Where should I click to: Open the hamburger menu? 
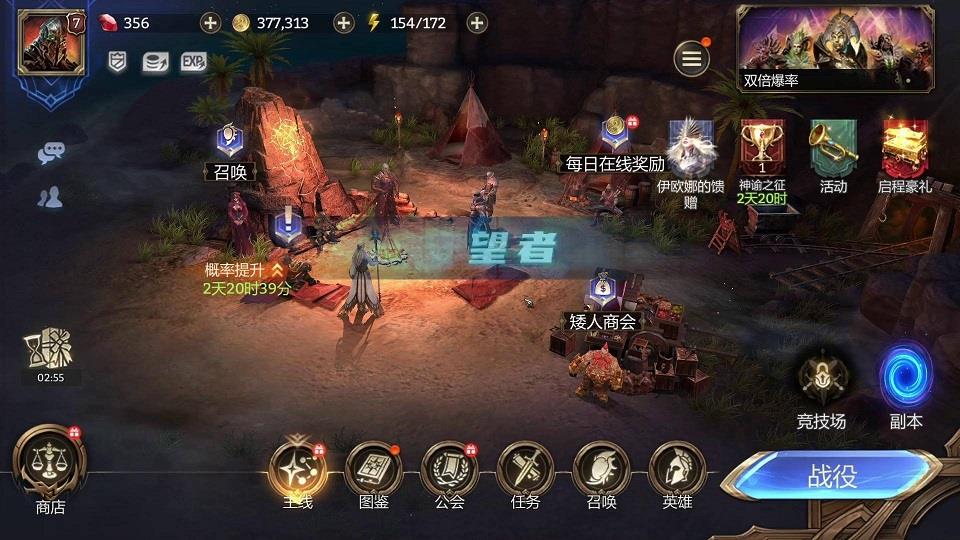[690, 59]
